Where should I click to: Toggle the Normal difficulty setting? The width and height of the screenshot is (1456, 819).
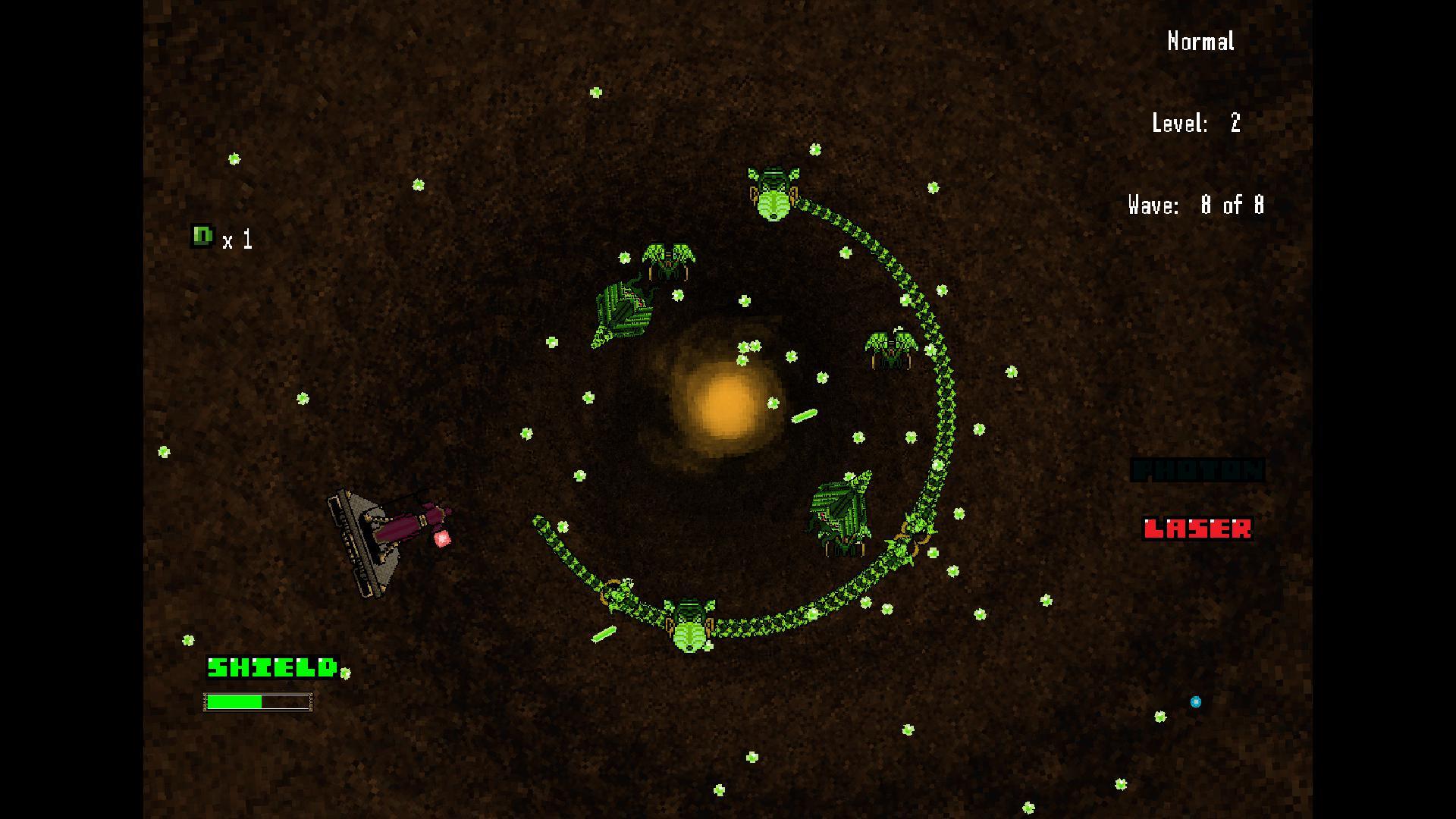tap(1200, 42)
